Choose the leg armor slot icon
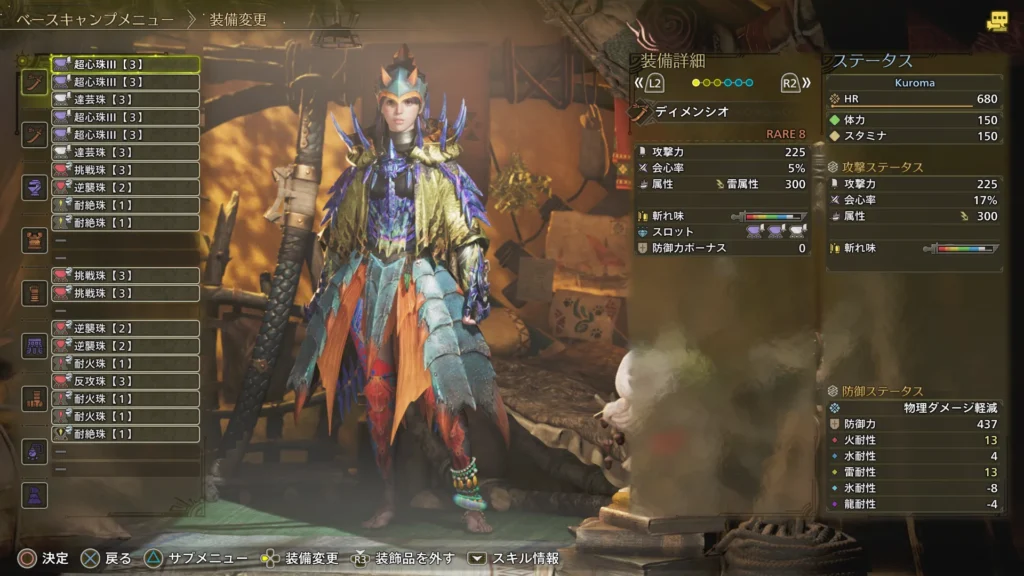The width and height of the screenshot is (1024, 576). pos(35,399)
